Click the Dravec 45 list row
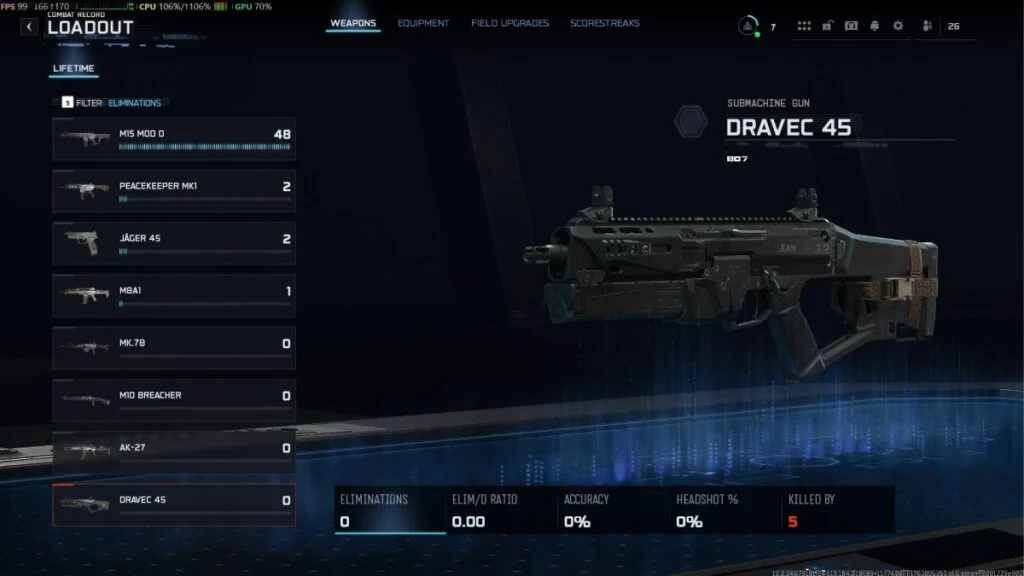The image size is (1024, 576). (x=174, y=505)
